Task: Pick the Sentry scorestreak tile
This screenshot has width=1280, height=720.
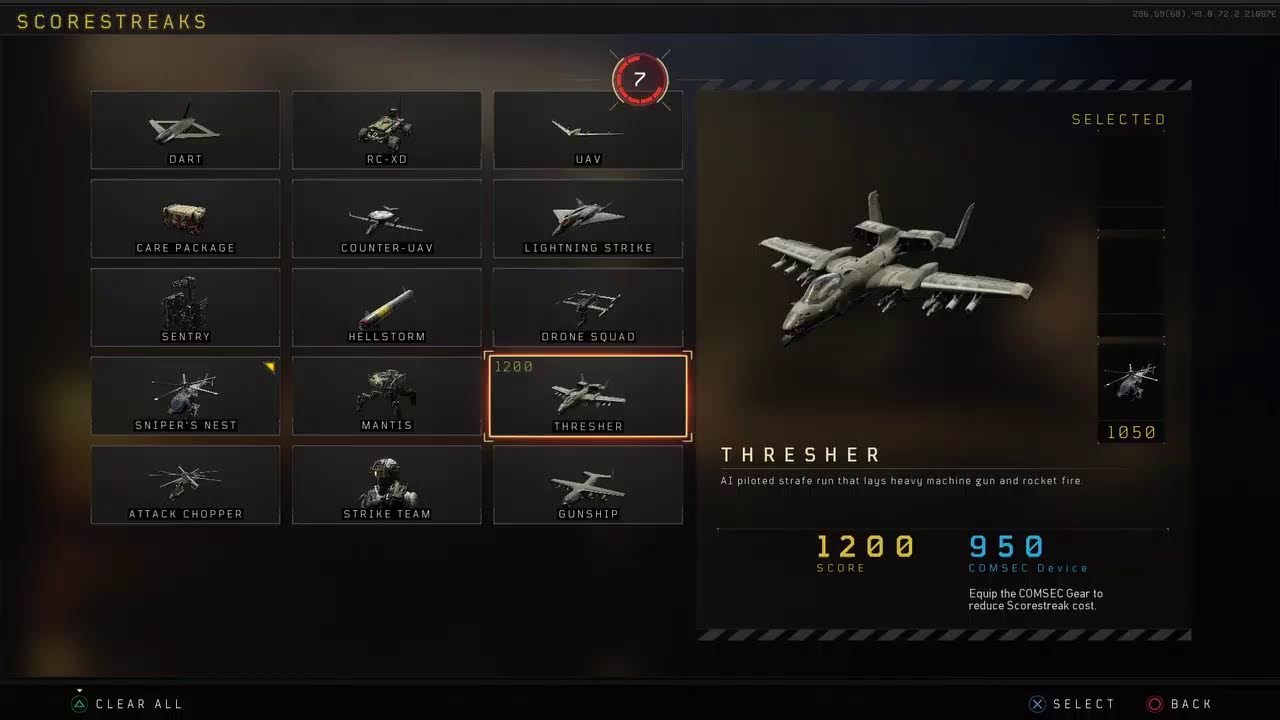Action: pos(185,307)
